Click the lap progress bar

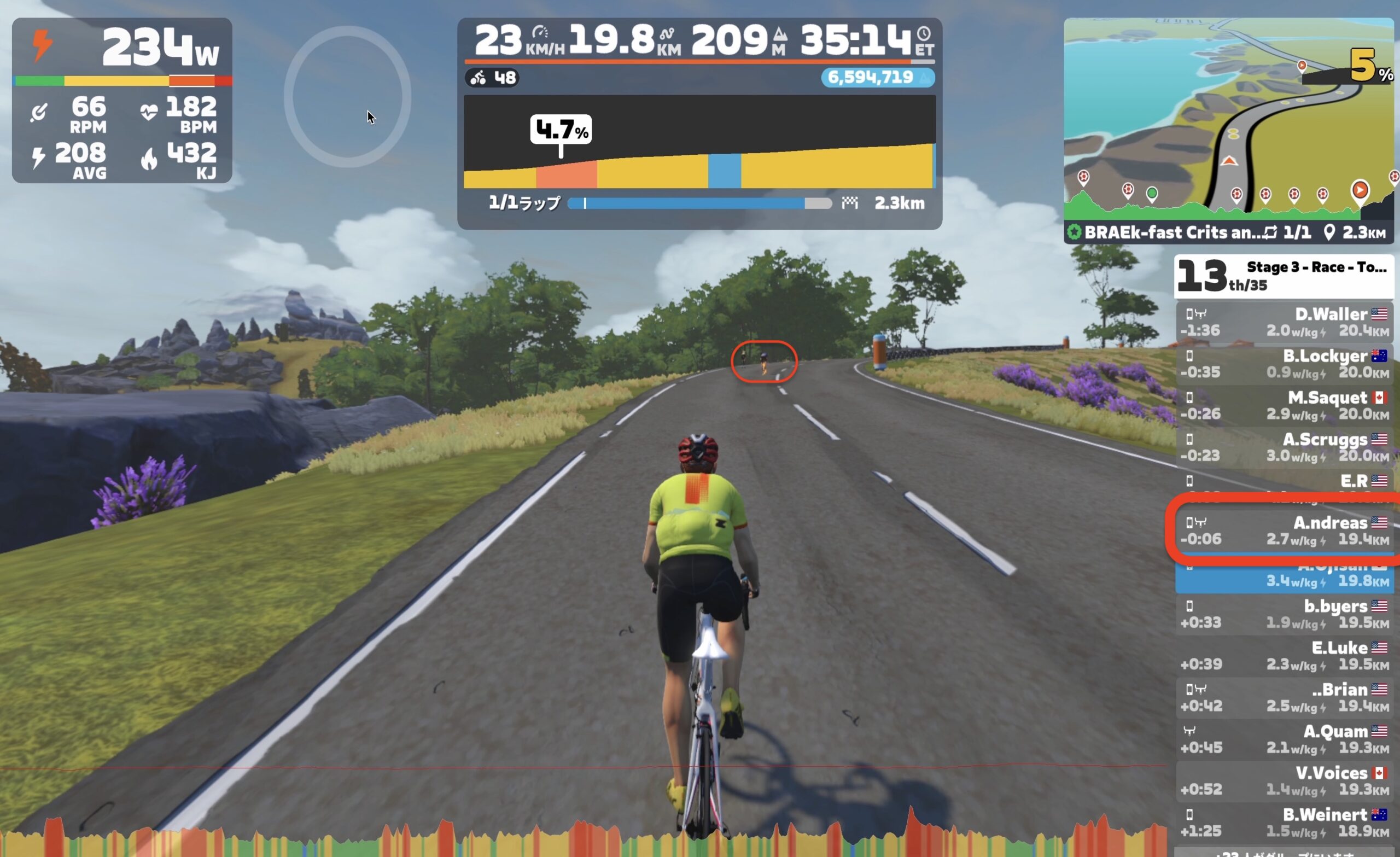(x=699, y=203)
